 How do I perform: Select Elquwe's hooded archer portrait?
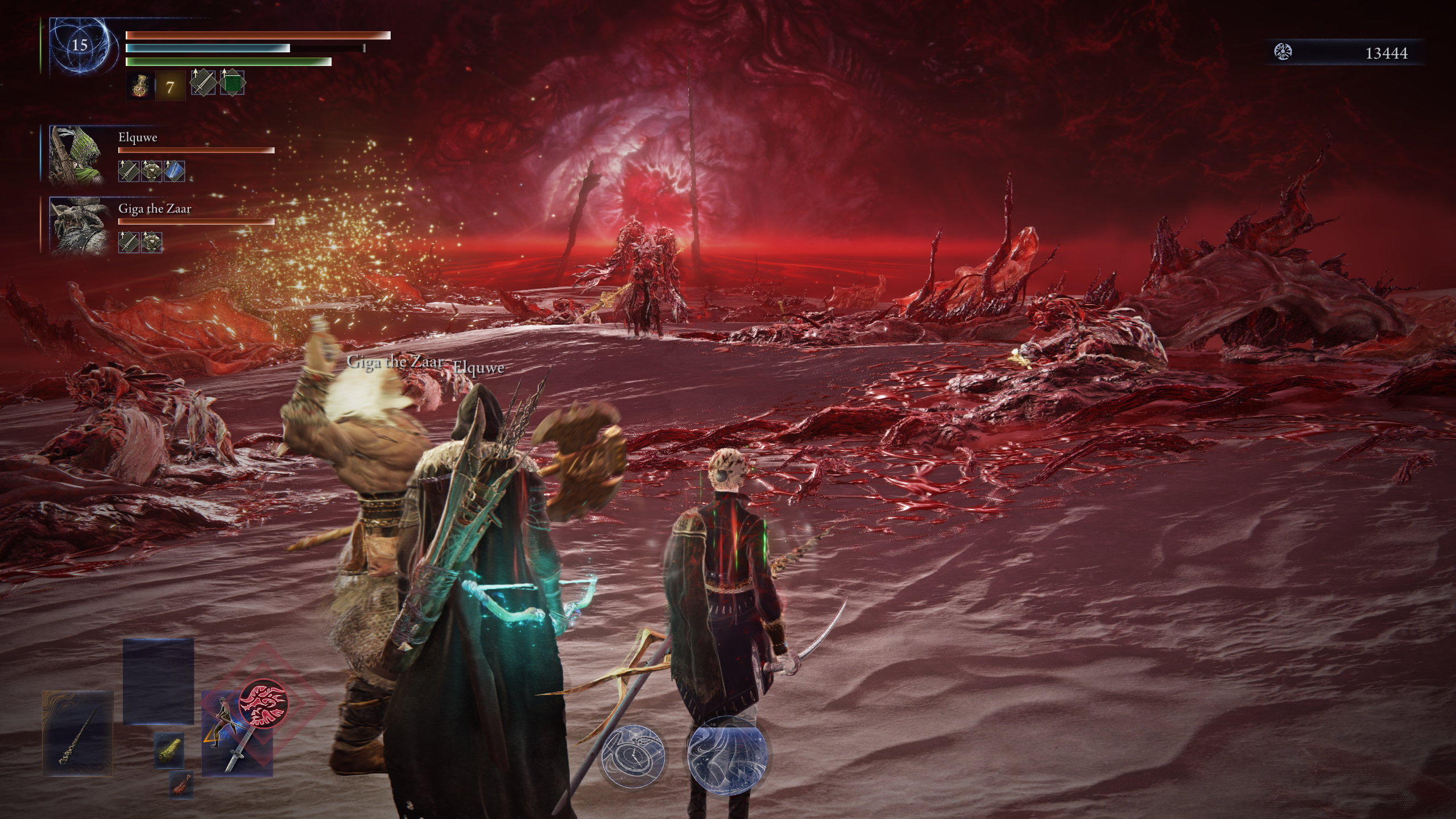tap(77, 155)
